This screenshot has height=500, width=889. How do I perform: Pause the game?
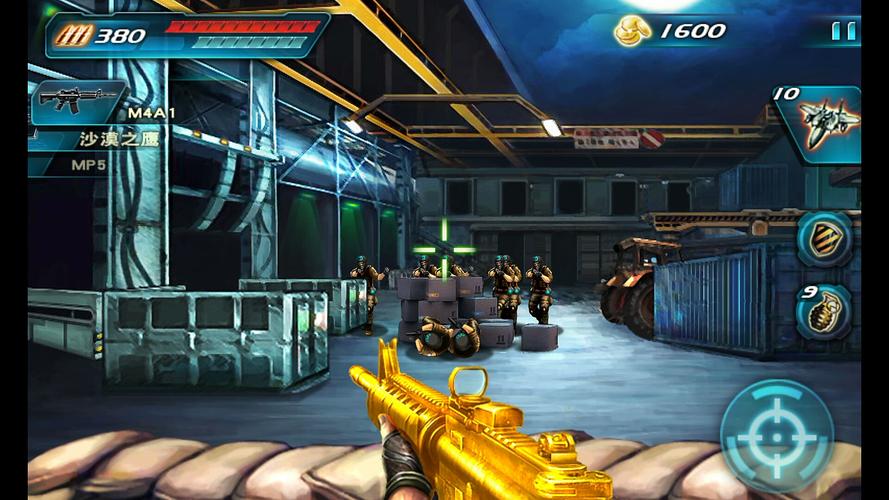tap(844, 31)
